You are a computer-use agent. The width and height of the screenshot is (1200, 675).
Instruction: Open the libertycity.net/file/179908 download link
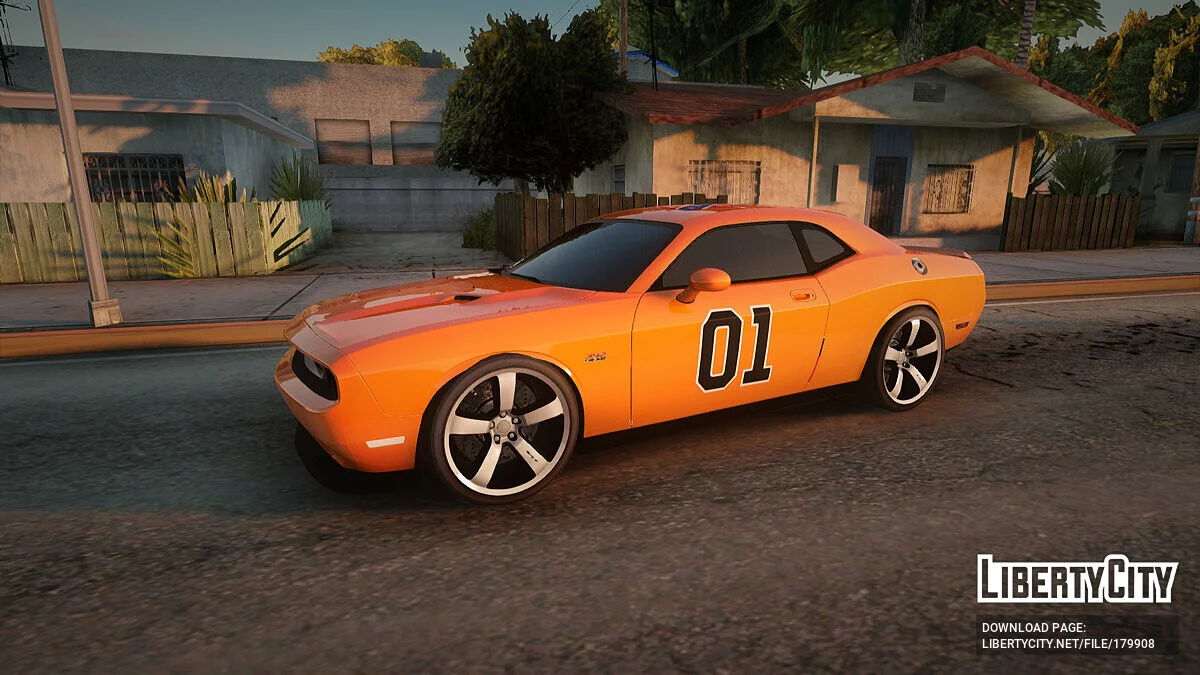(x=1068, y=644)
